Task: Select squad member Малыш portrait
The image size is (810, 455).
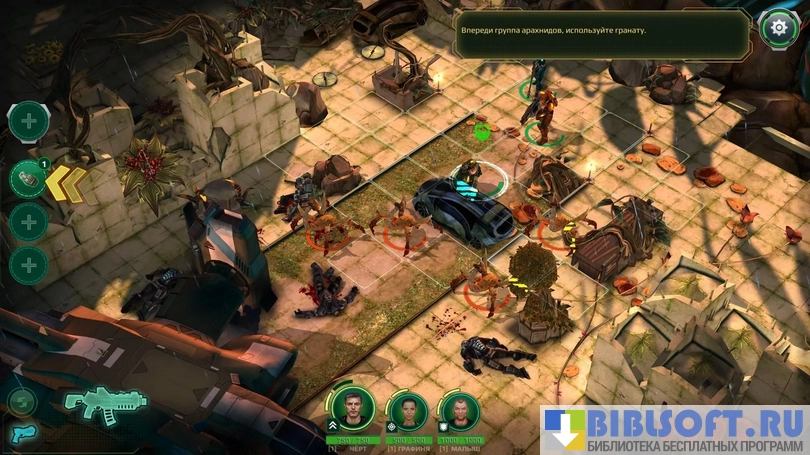Action: coord(460,411)
